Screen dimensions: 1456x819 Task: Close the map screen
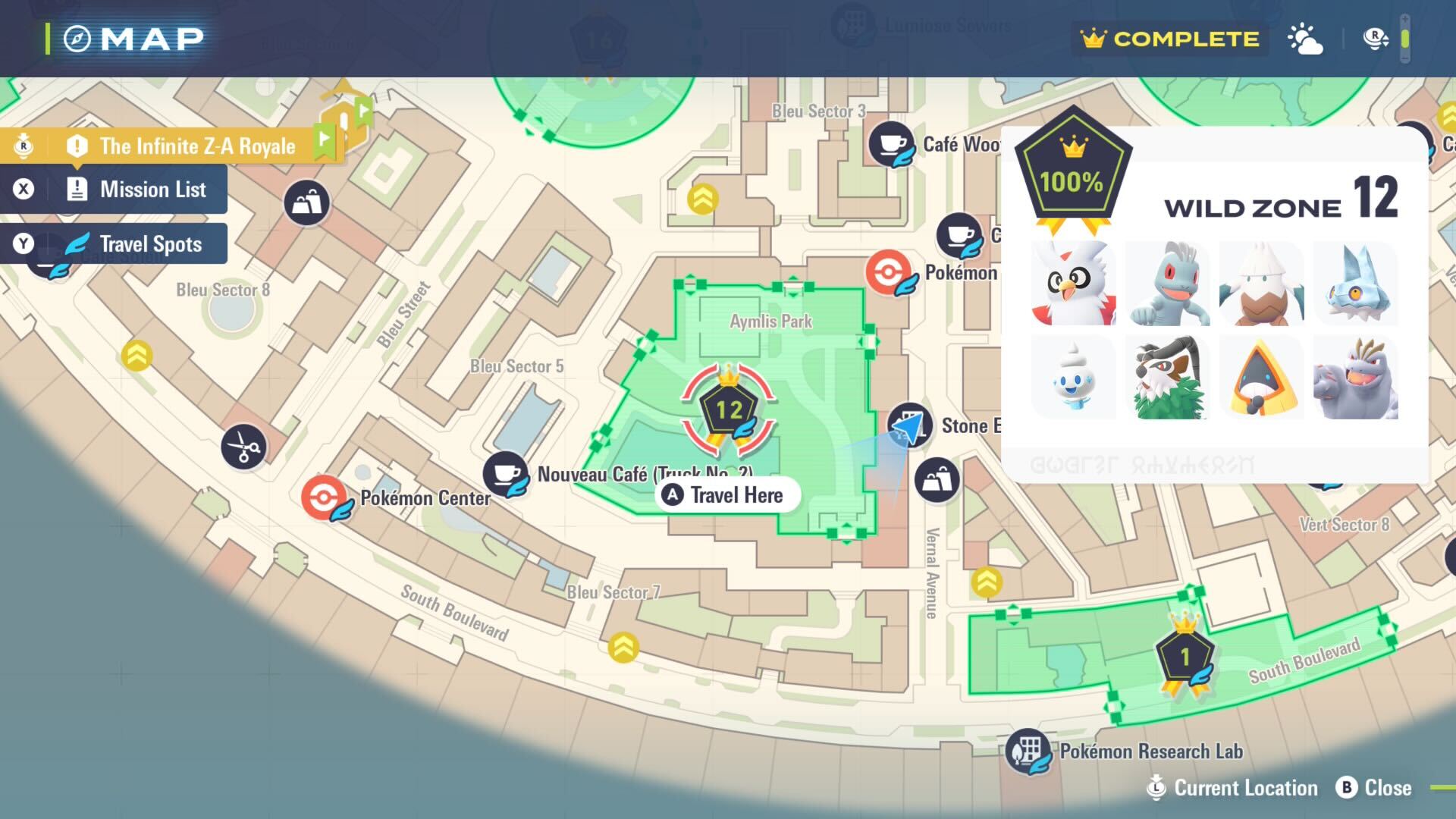1374,788
